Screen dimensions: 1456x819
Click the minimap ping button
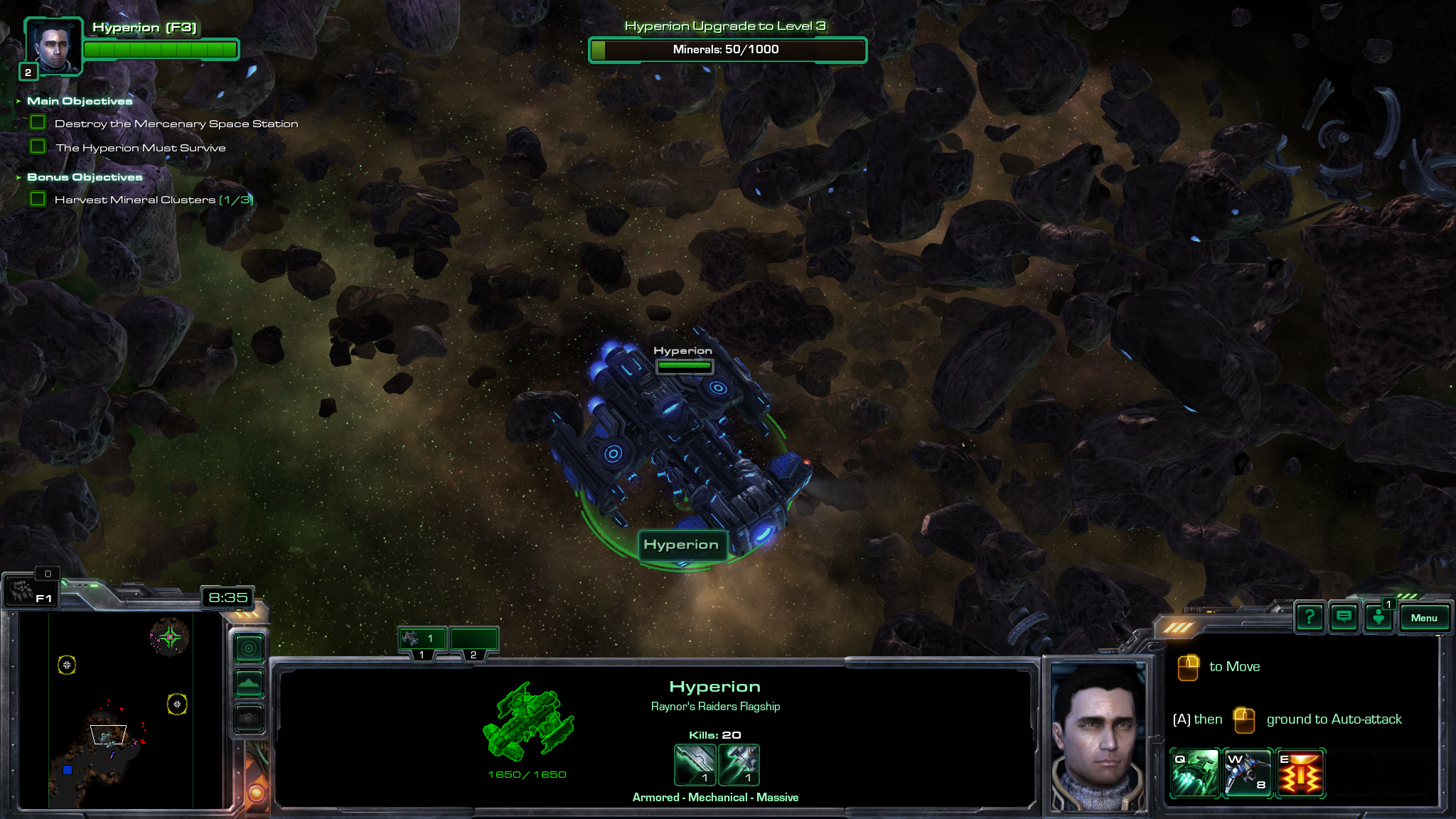pyautogui.click(x=249, y=648)
